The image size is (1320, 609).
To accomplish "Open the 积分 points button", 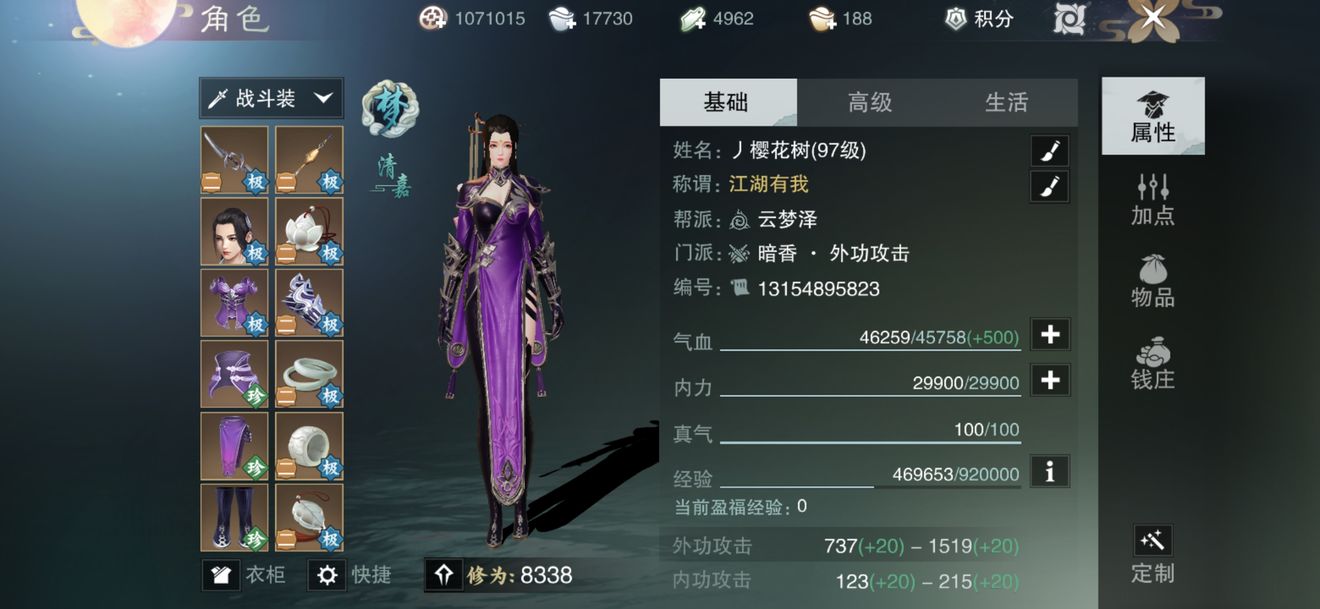I will click(x=979, y=18).
